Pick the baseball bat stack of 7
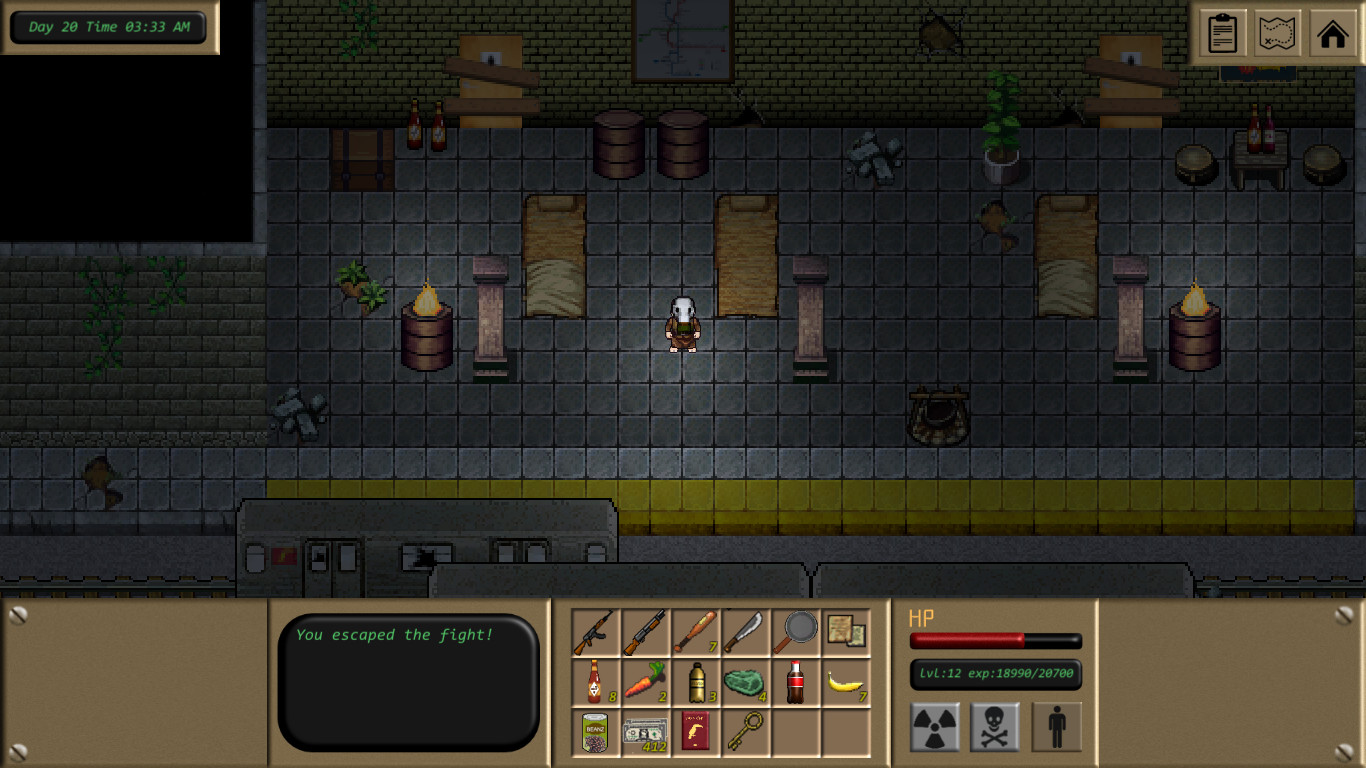 696,633
